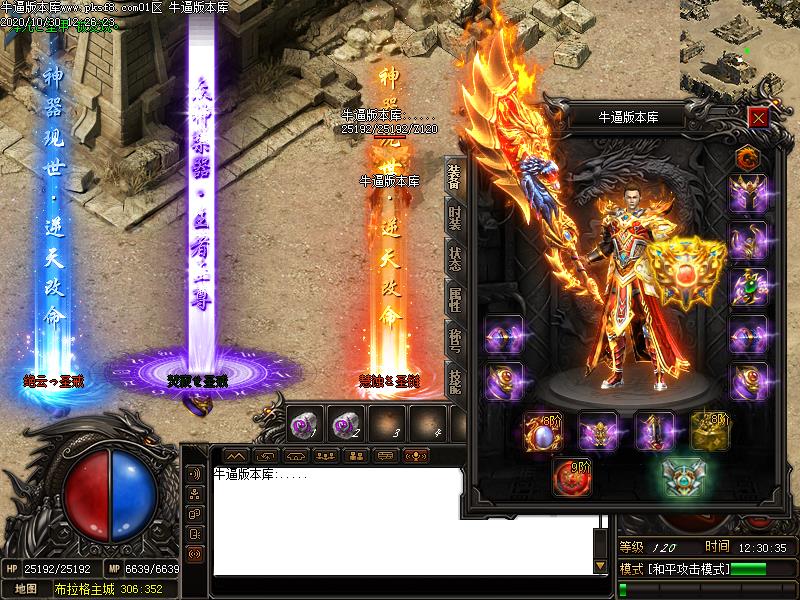Use the scroll item in hotbar slot 1
Viewport: 800px width, 600px height.
click(x=303, y=424)
